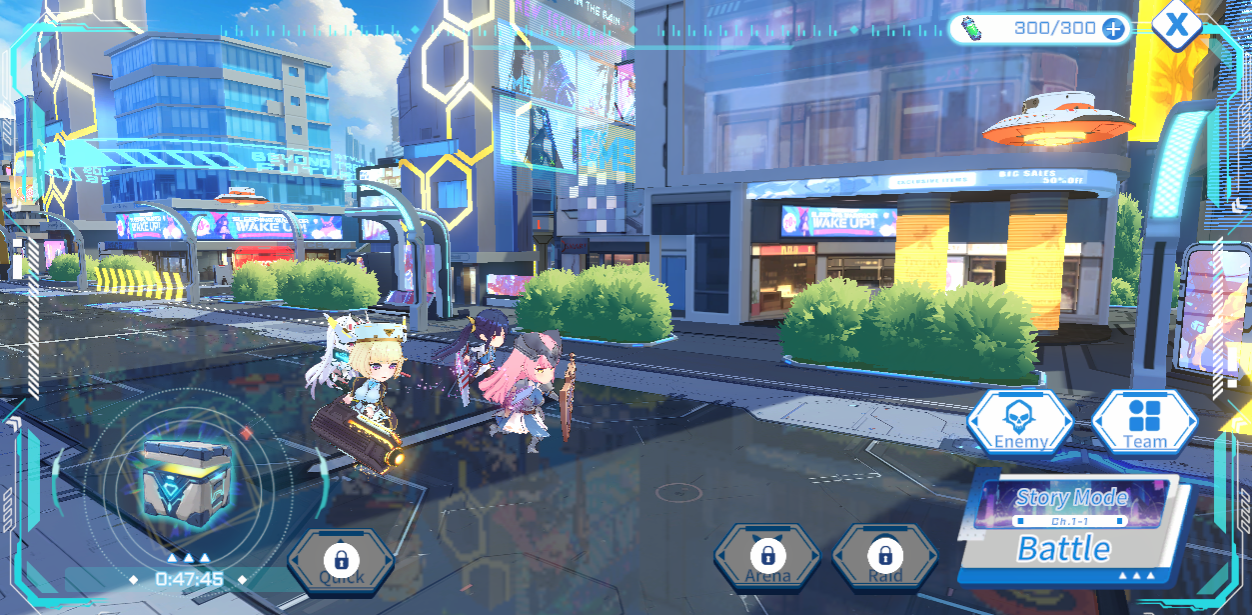Close the screen with the X button
Screen dimensions: 1252x615
(1177, 25)
